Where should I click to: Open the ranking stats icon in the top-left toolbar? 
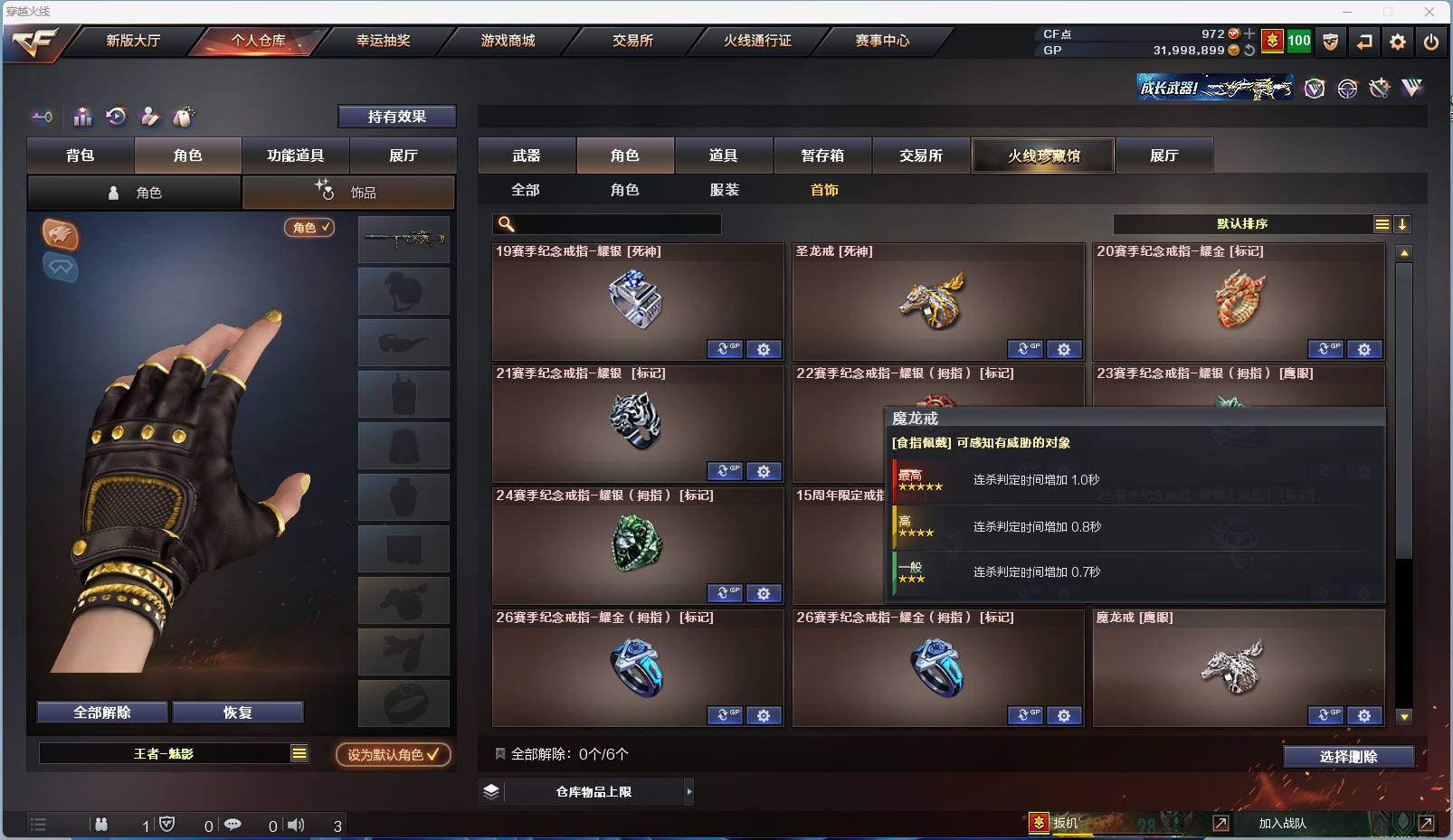coord(82,117)
